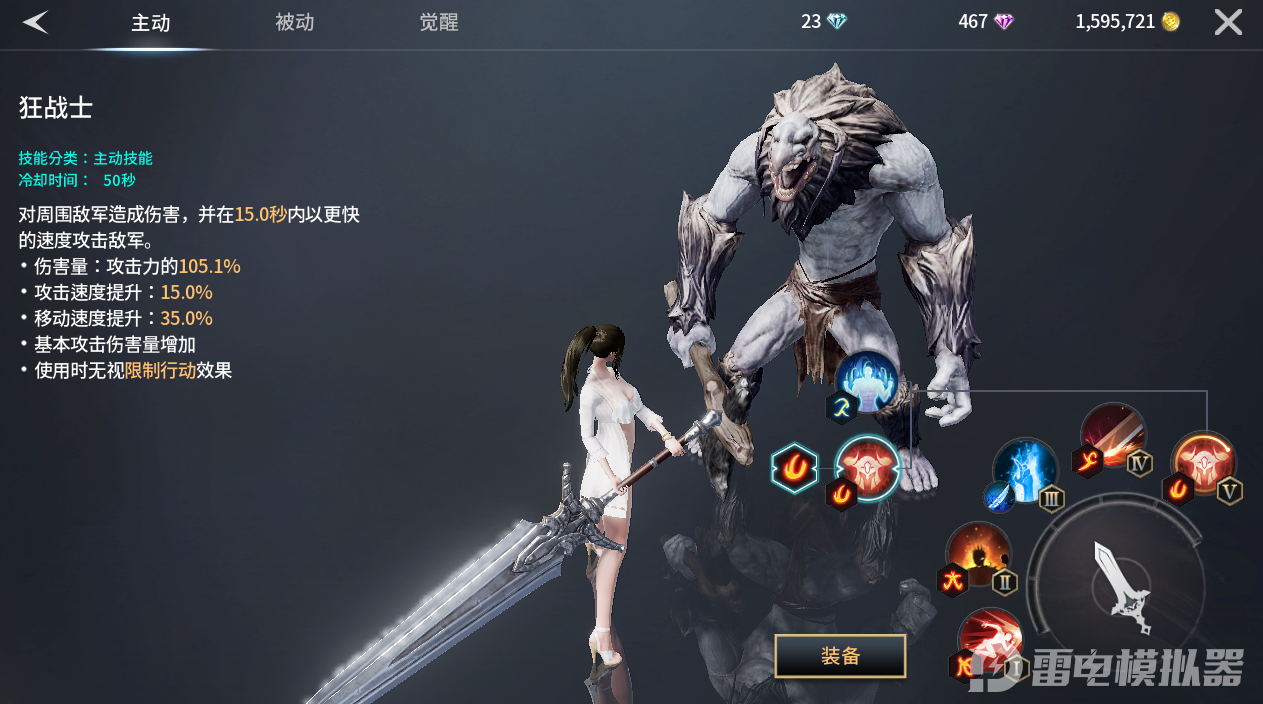Click the blue diamond currency icon
This screenshot has height=704, width=1263.
pos(837,22)
